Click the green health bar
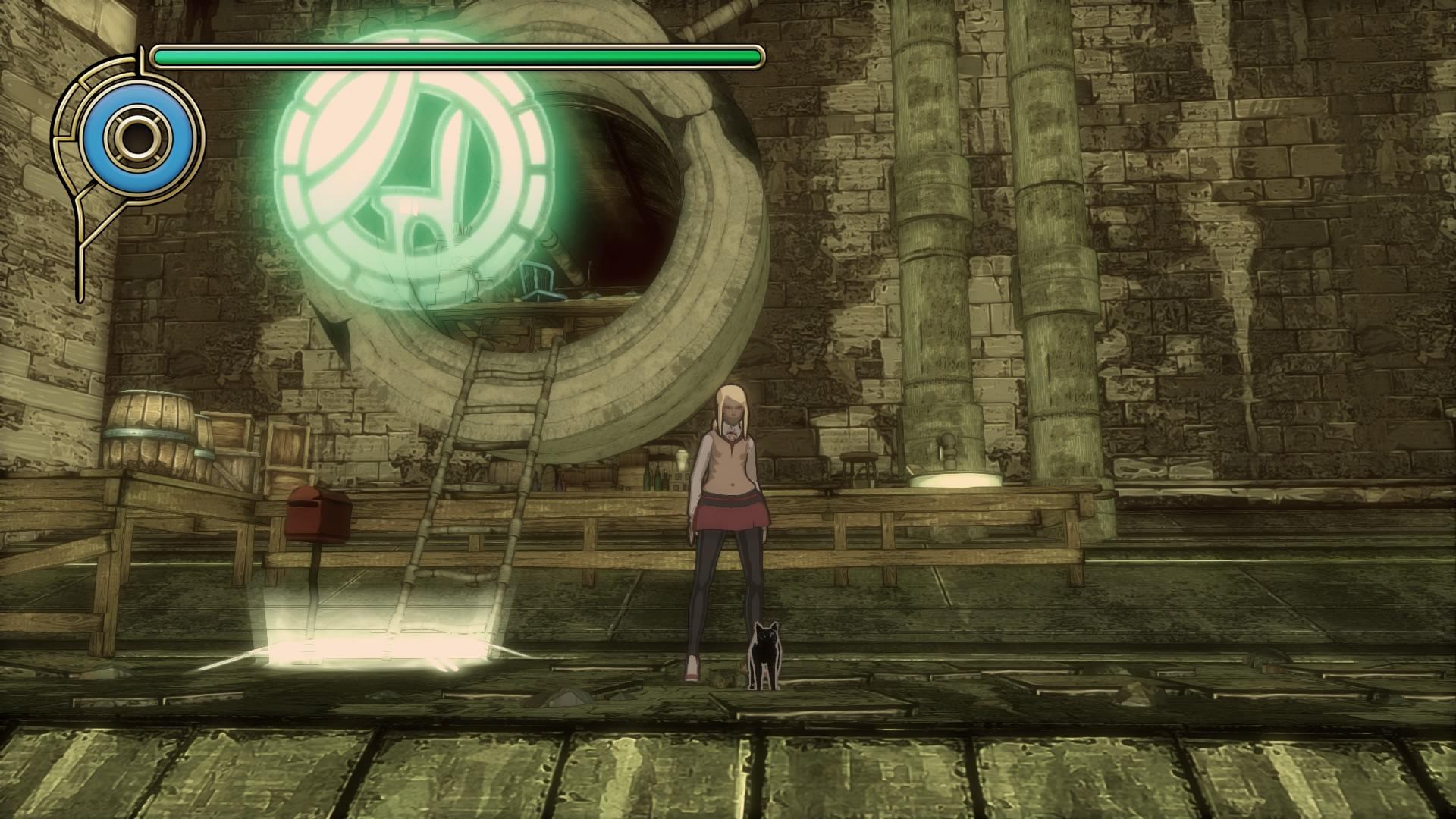Screen dimensions: 1456x819 click(455, 55)
